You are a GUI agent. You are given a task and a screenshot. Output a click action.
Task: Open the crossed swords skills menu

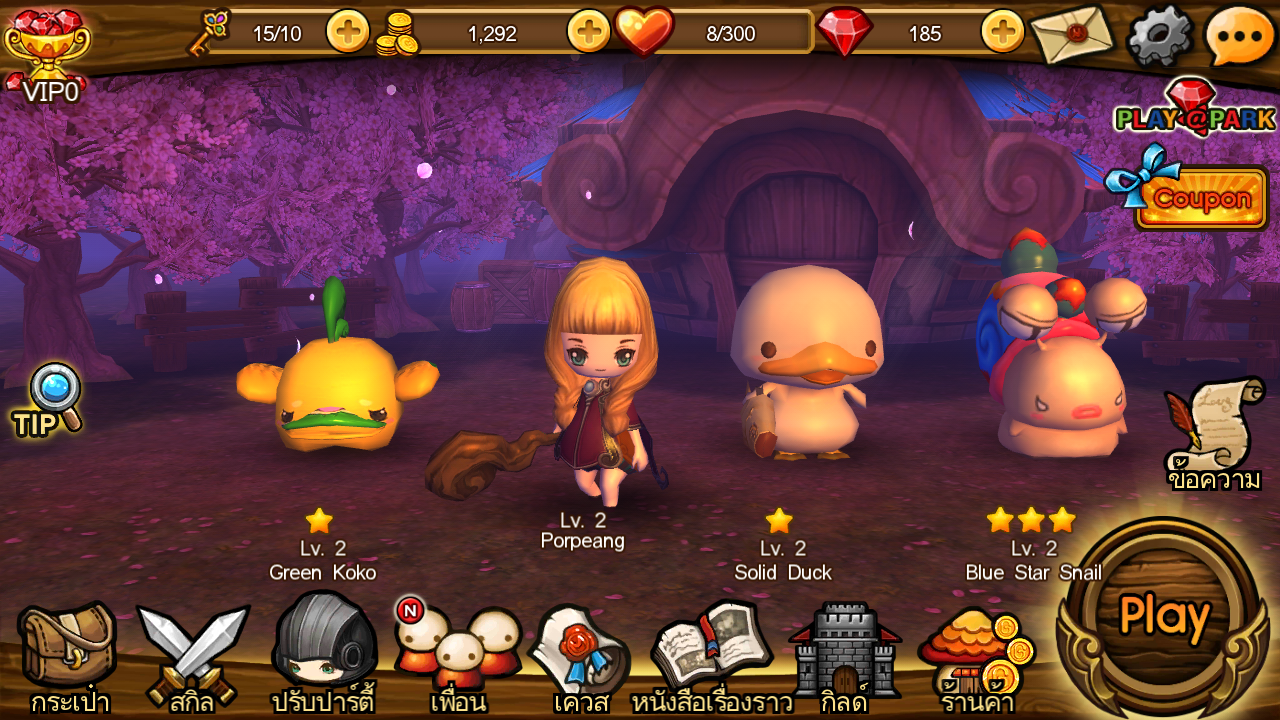tap(192, 651)
